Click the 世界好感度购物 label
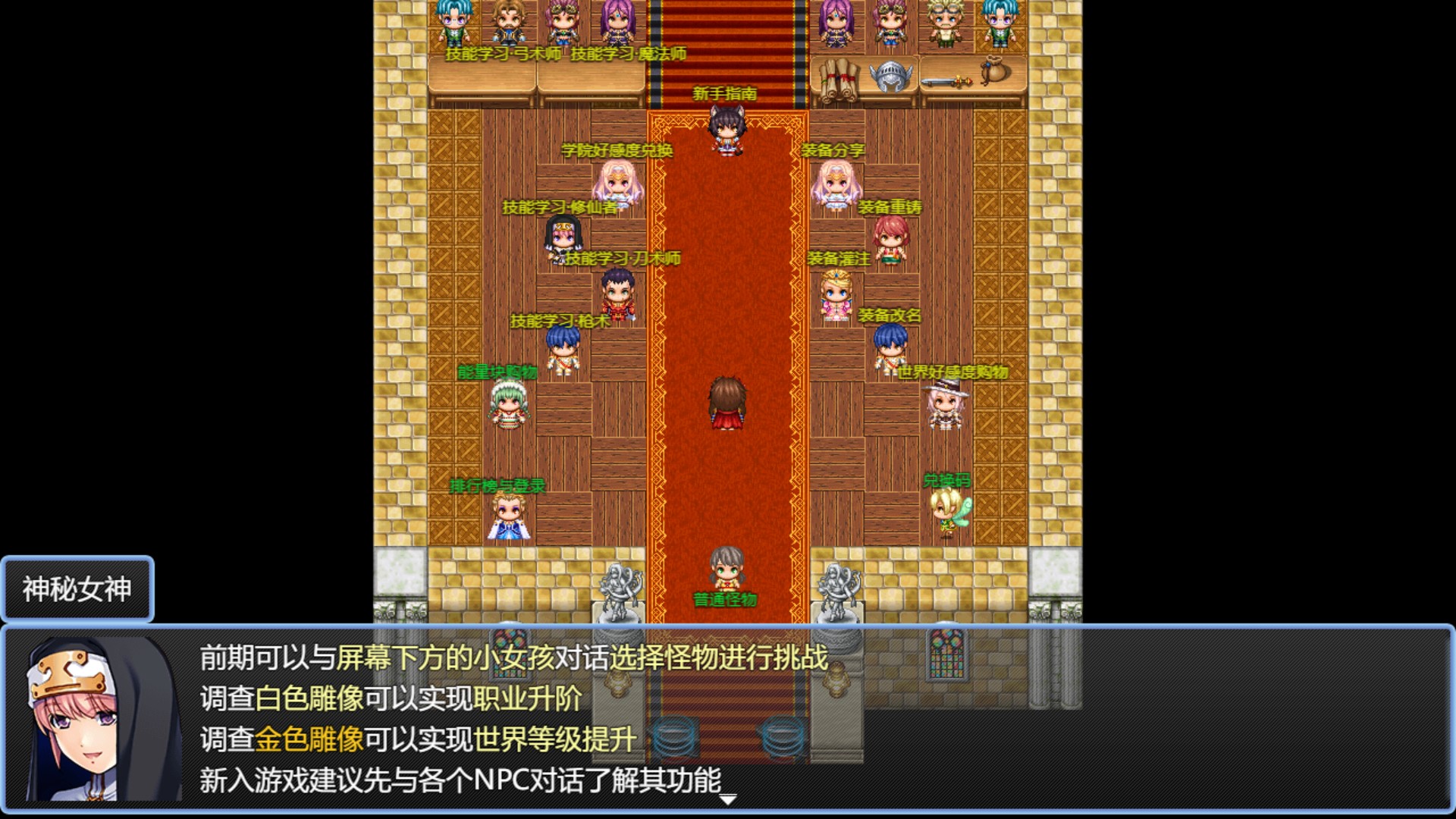 point(952,373)
